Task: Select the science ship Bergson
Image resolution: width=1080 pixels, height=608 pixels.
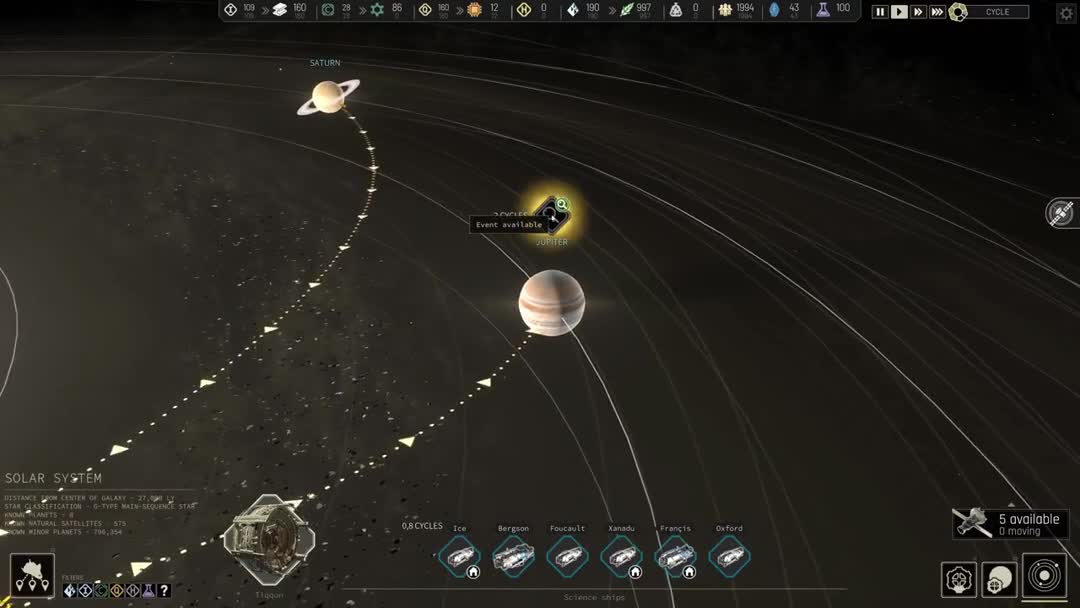Action: click(514, 556)
